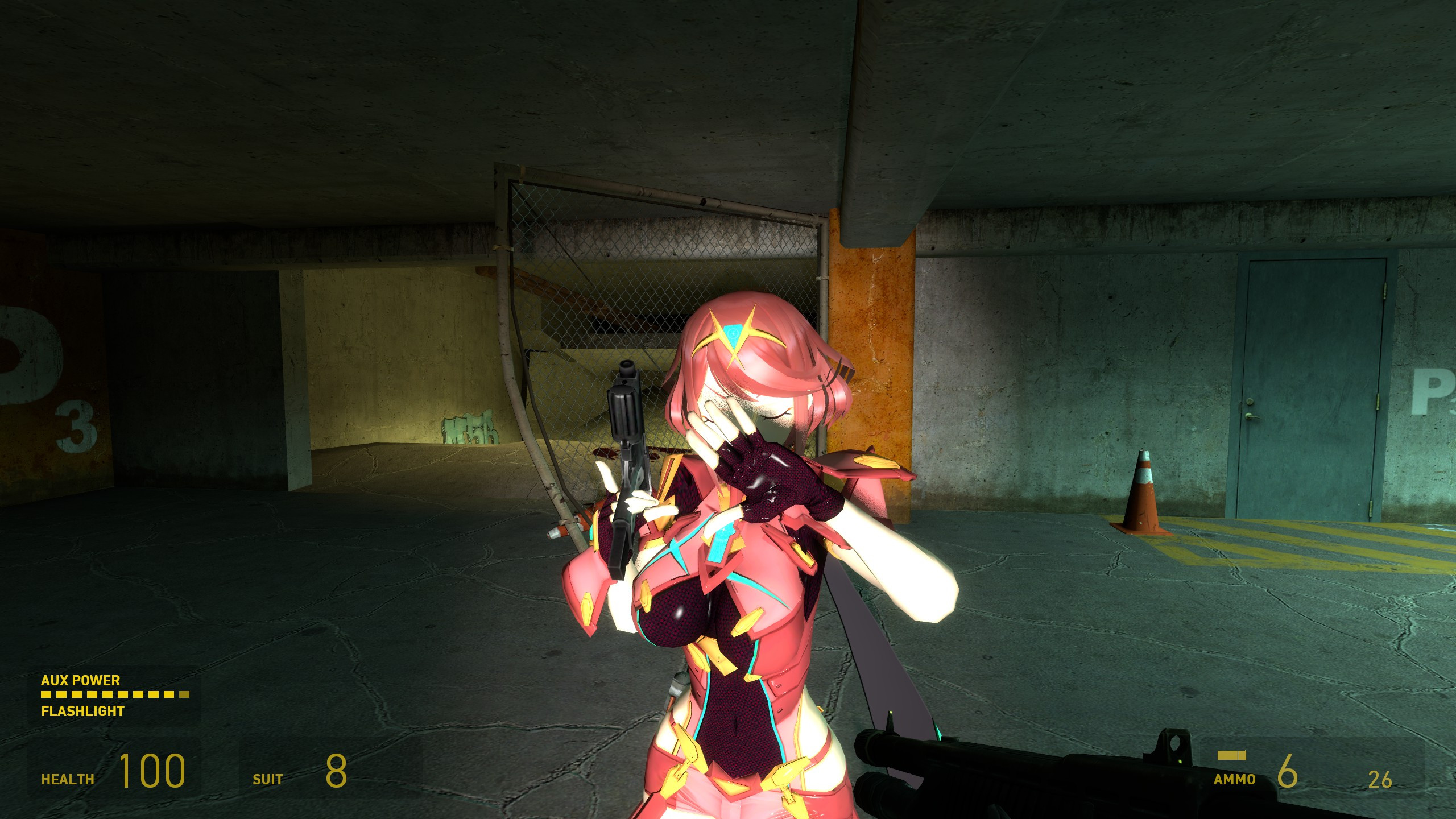Click the first AUX POWER bar segment
The width and height of the screenshot is (1456, 819).
tap(47, 694)
